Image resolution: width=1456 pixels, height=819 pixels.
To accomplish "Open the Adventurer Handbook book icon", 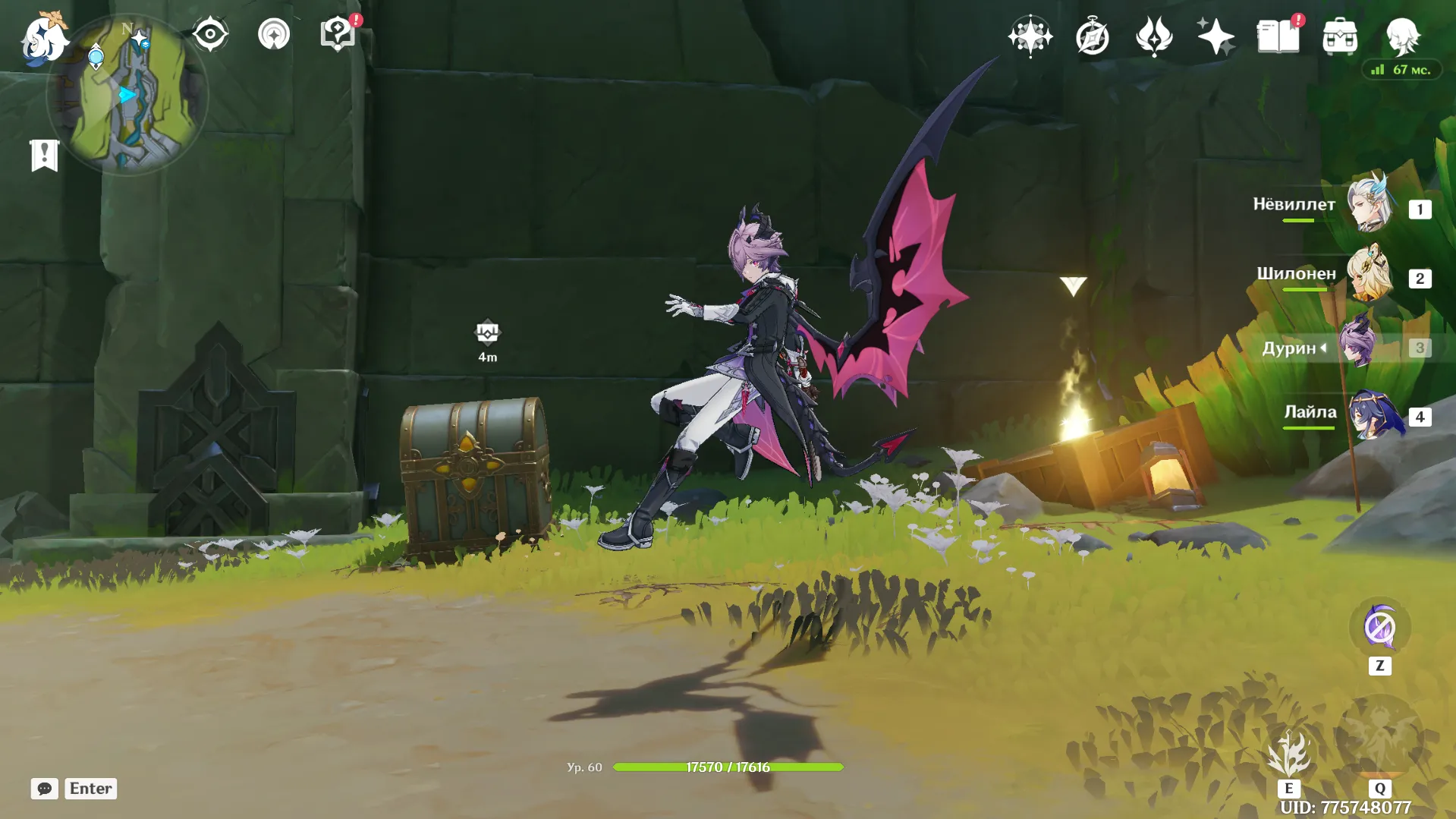I will [1278, 36].
